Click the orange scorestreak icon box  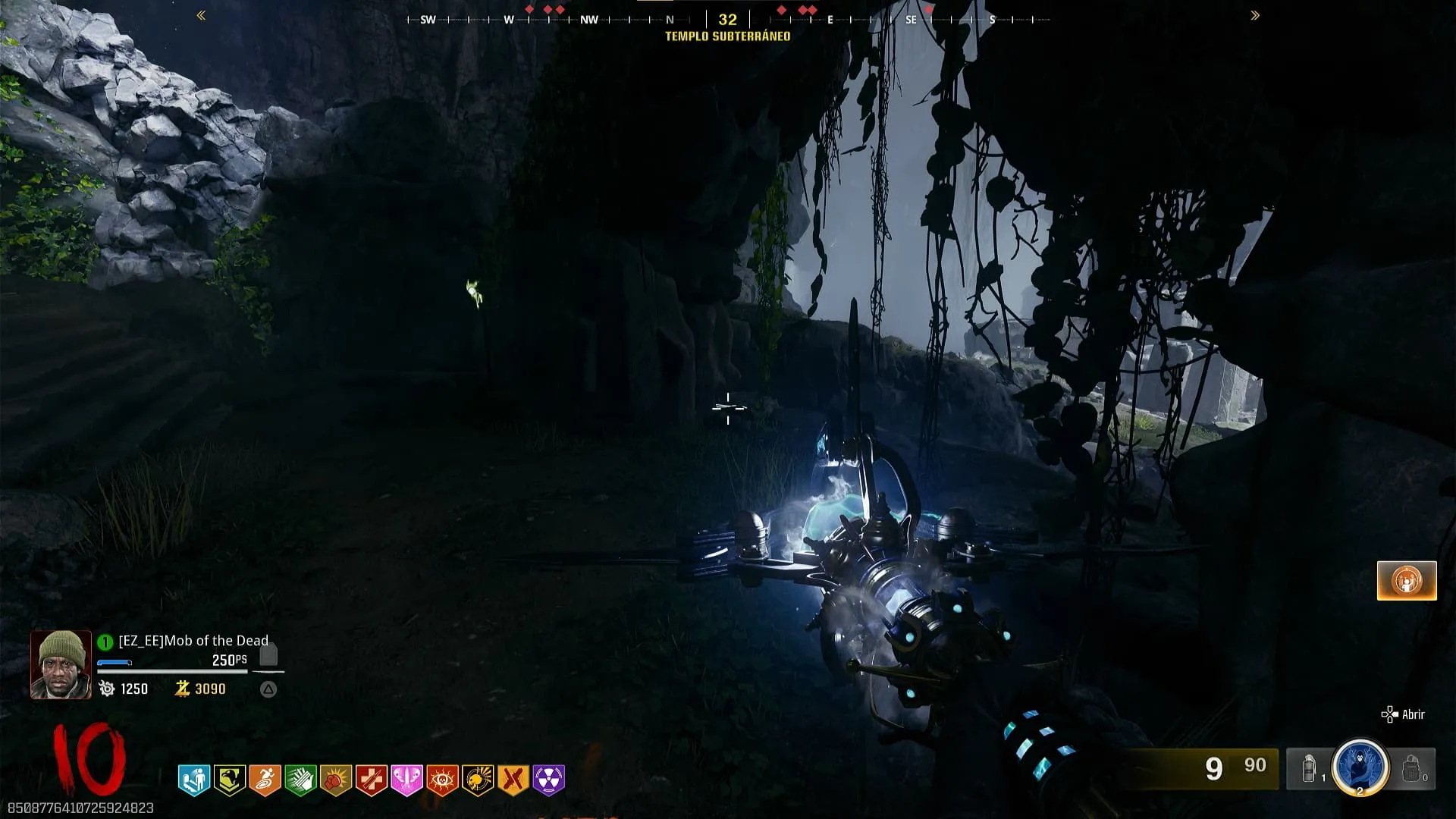click(1407, 581)
